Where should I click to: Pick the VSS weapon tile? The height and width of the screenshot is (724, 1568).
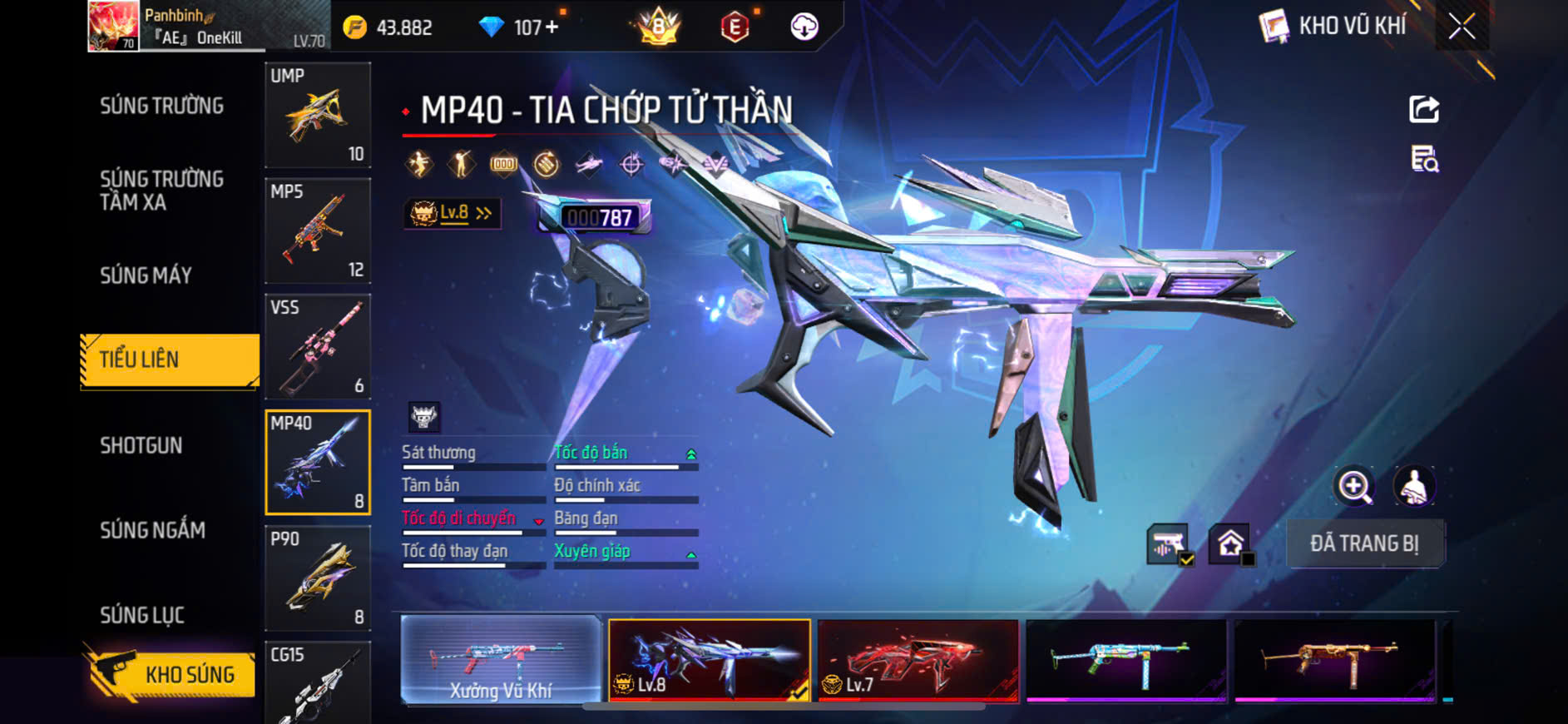[318, 346]
